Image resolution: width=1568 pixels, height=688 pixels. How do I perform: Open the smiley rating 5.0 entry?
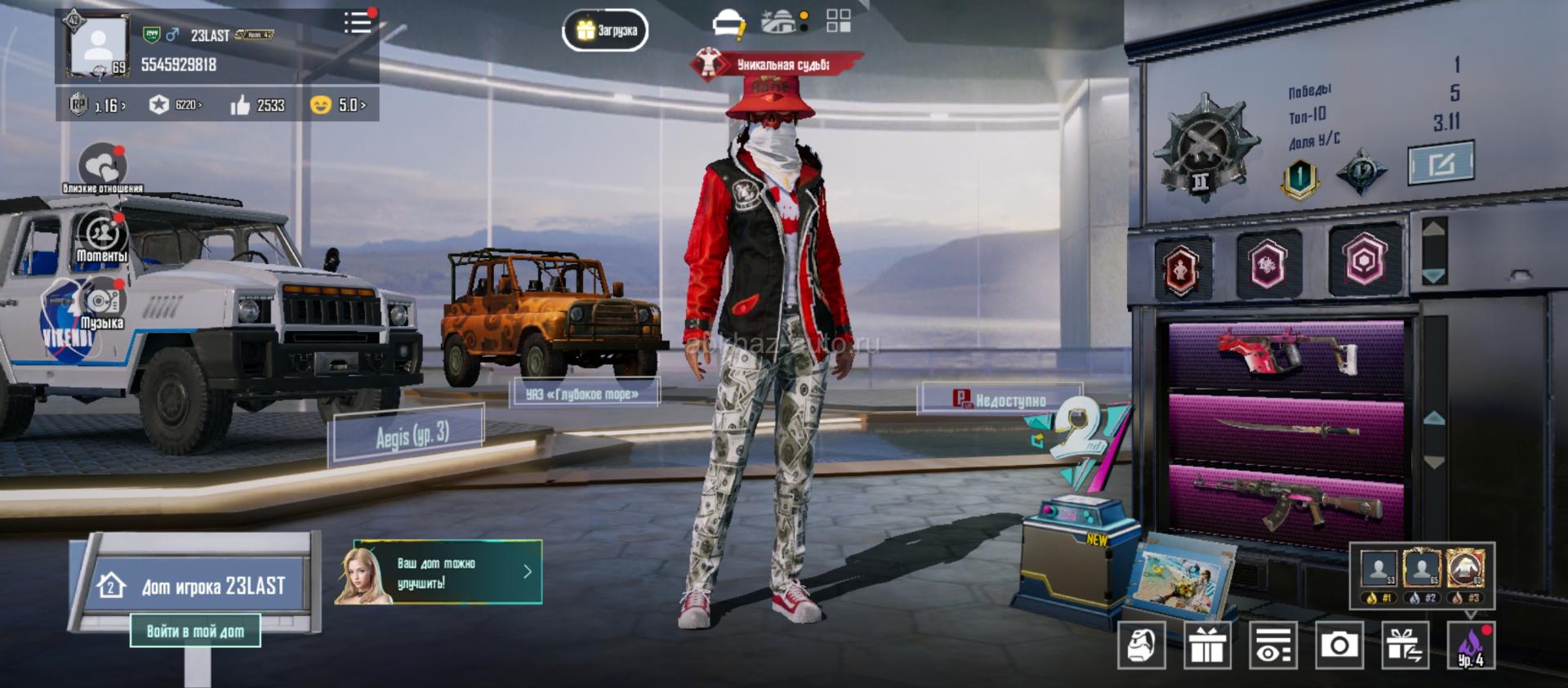point(338,105)
